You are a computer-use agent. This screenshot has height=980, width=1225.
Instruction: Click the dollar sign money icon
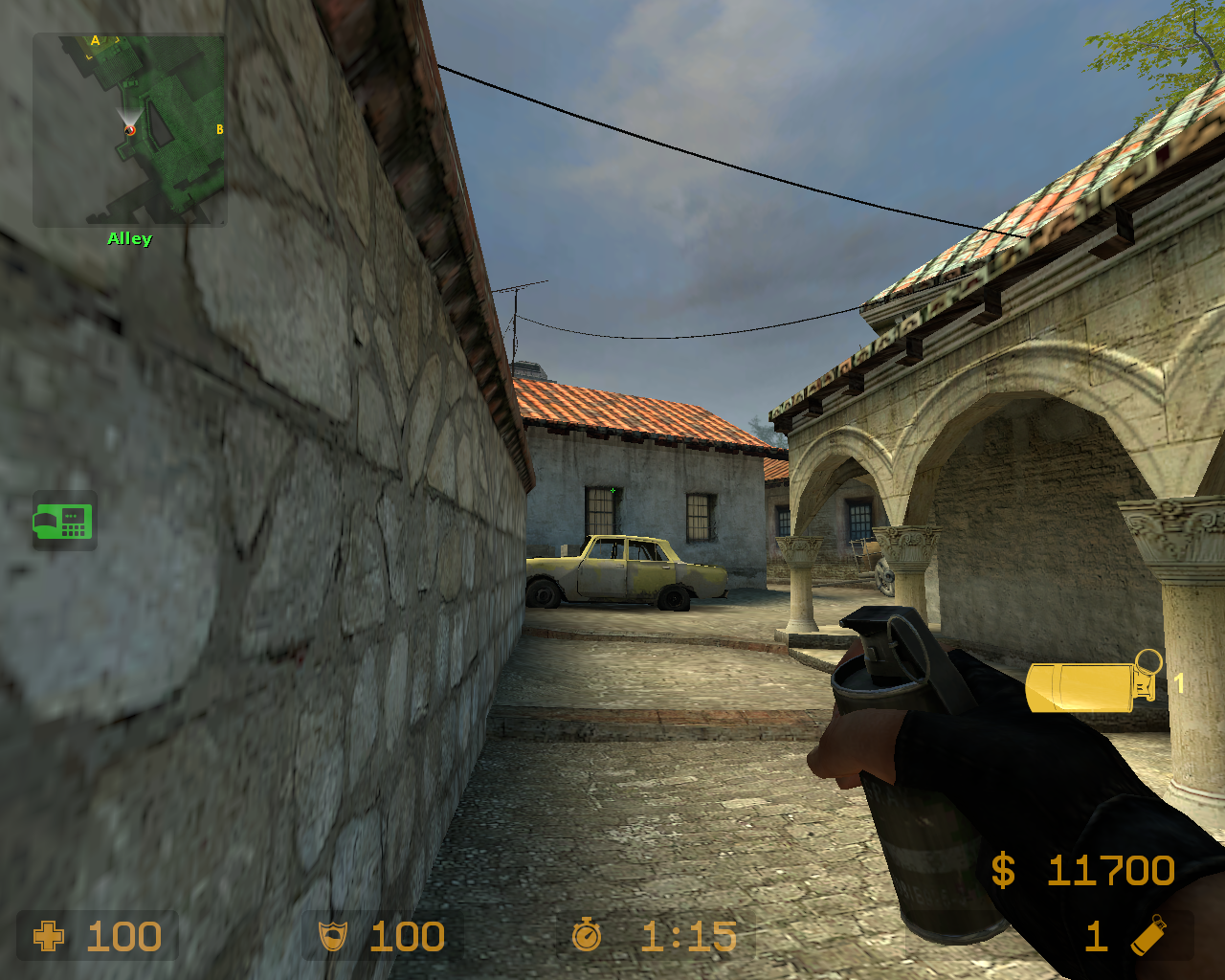[1003, 871]
